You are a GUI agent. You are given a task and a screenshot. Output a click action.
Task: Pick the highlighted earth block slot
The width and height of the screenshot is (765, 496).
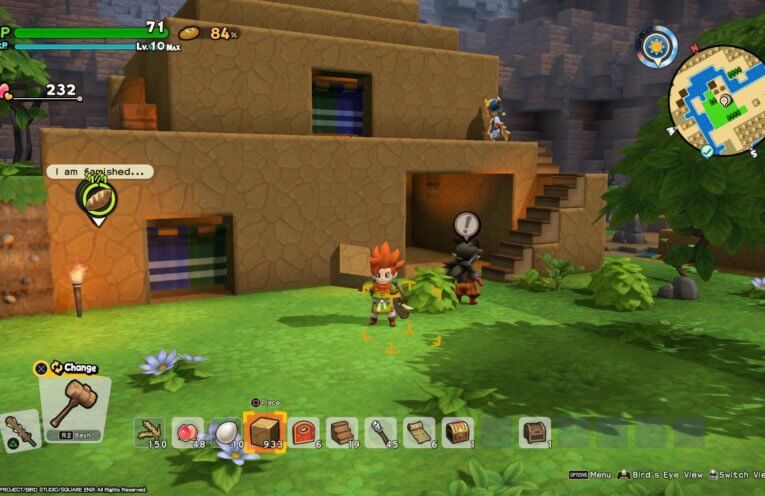265,432
